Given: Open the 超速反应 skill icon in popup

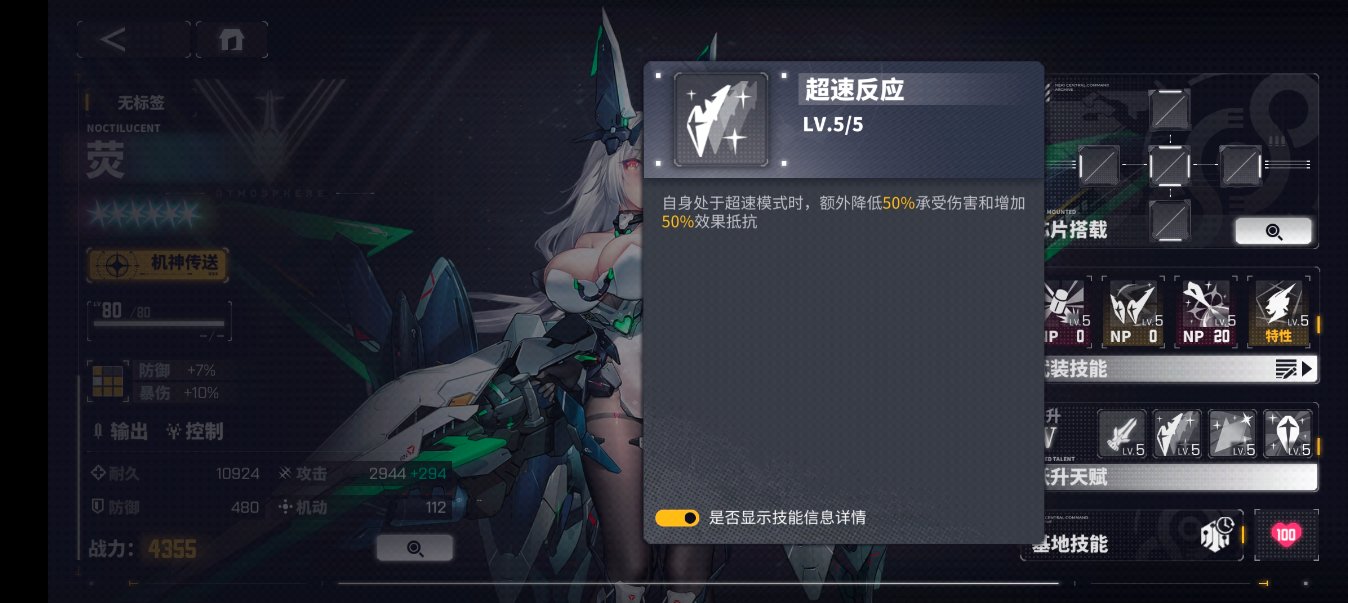Looking at the screenshot, I should [721, 119].
